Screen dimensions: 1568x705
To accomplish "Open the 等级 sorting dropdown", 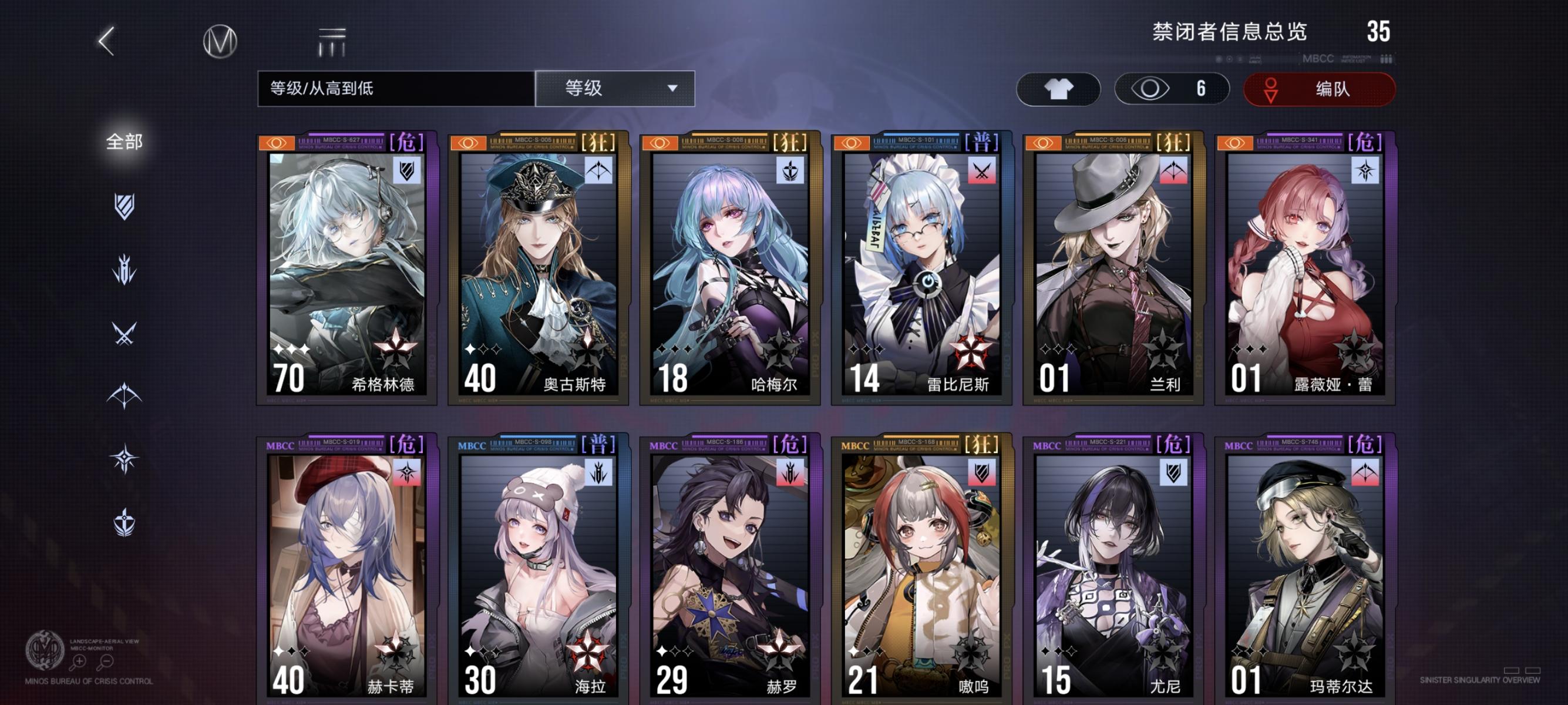I will tap(615, 88).
